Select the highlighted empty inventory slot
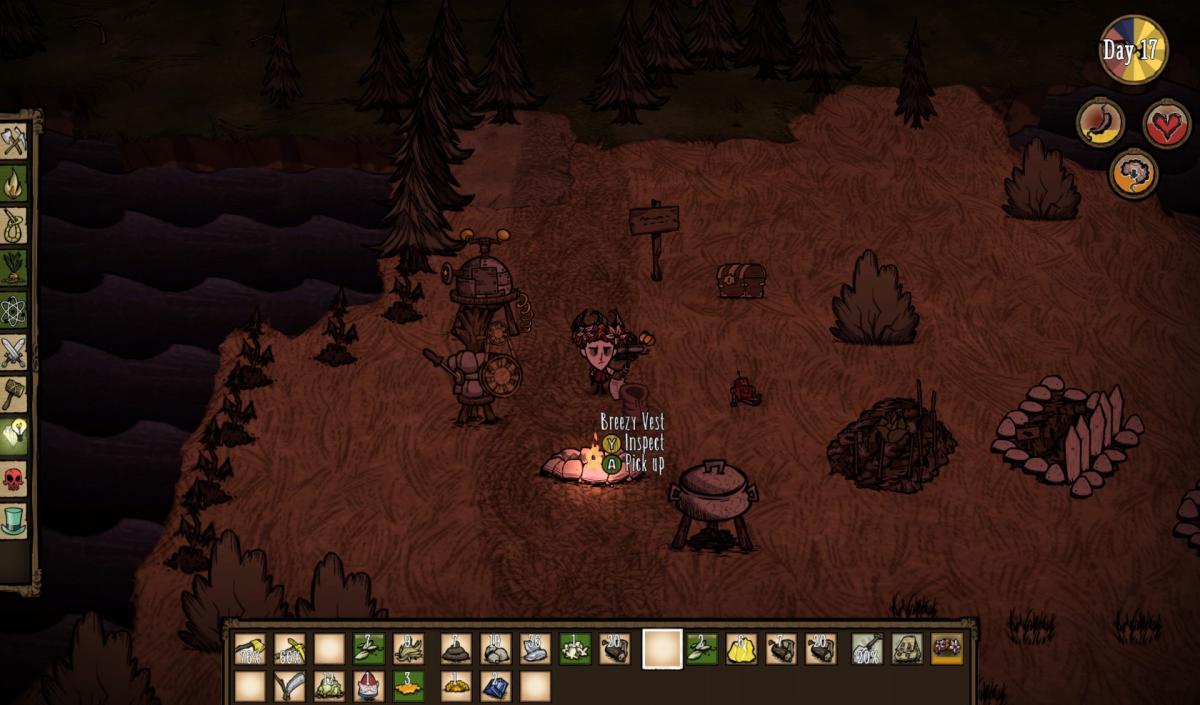Image resolution: width=1200 pixels, height=705 pixels. [x=661, y=649]
